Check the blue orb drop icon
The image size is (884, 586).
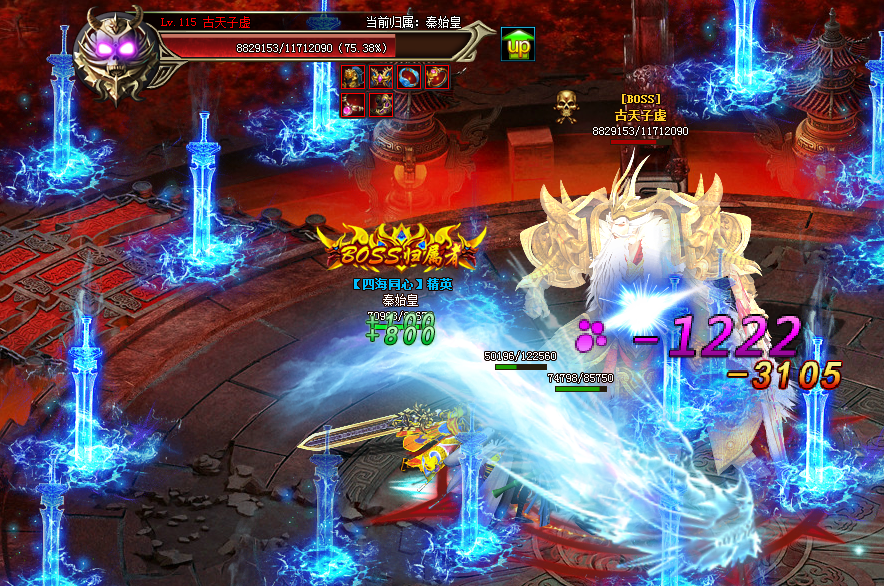tap(408, 77)
